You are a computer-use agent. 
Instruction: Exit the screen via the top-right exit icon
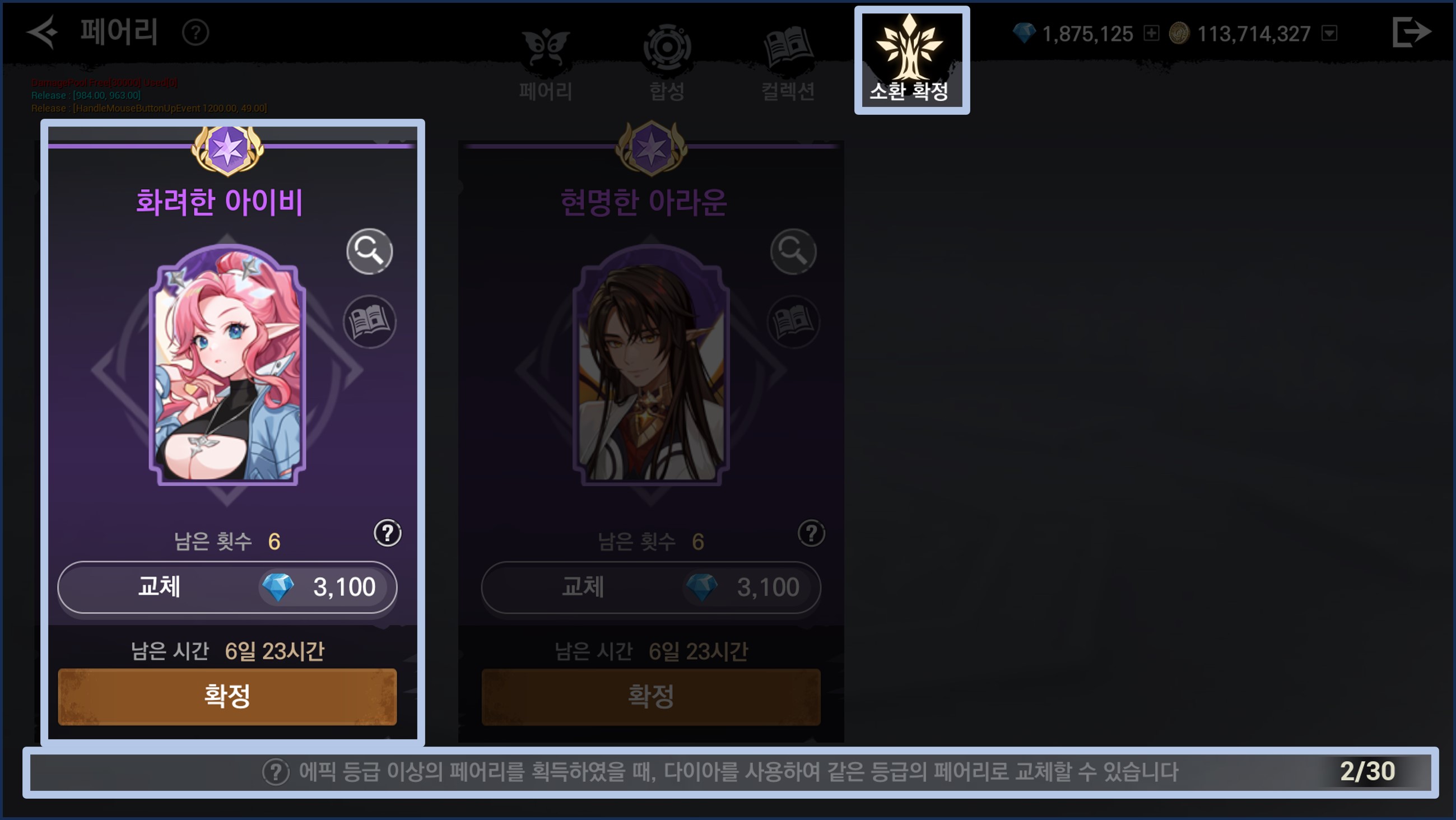(x=1411, y=32)
